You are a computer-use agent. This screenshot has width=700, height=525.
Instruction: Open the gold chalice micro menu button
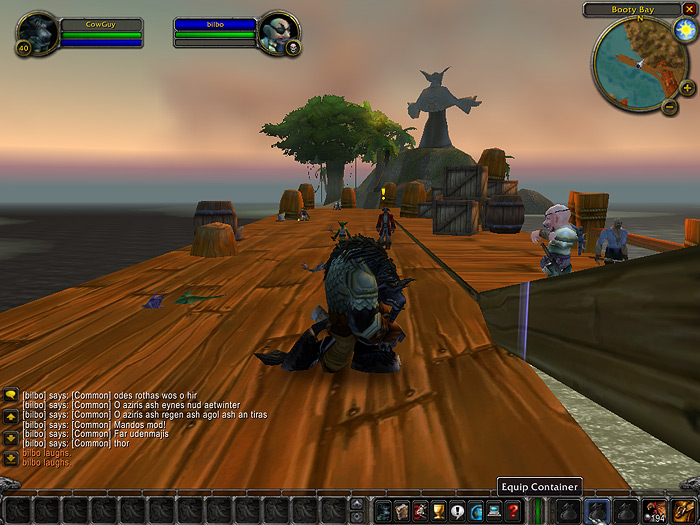[x=439, y=510]
